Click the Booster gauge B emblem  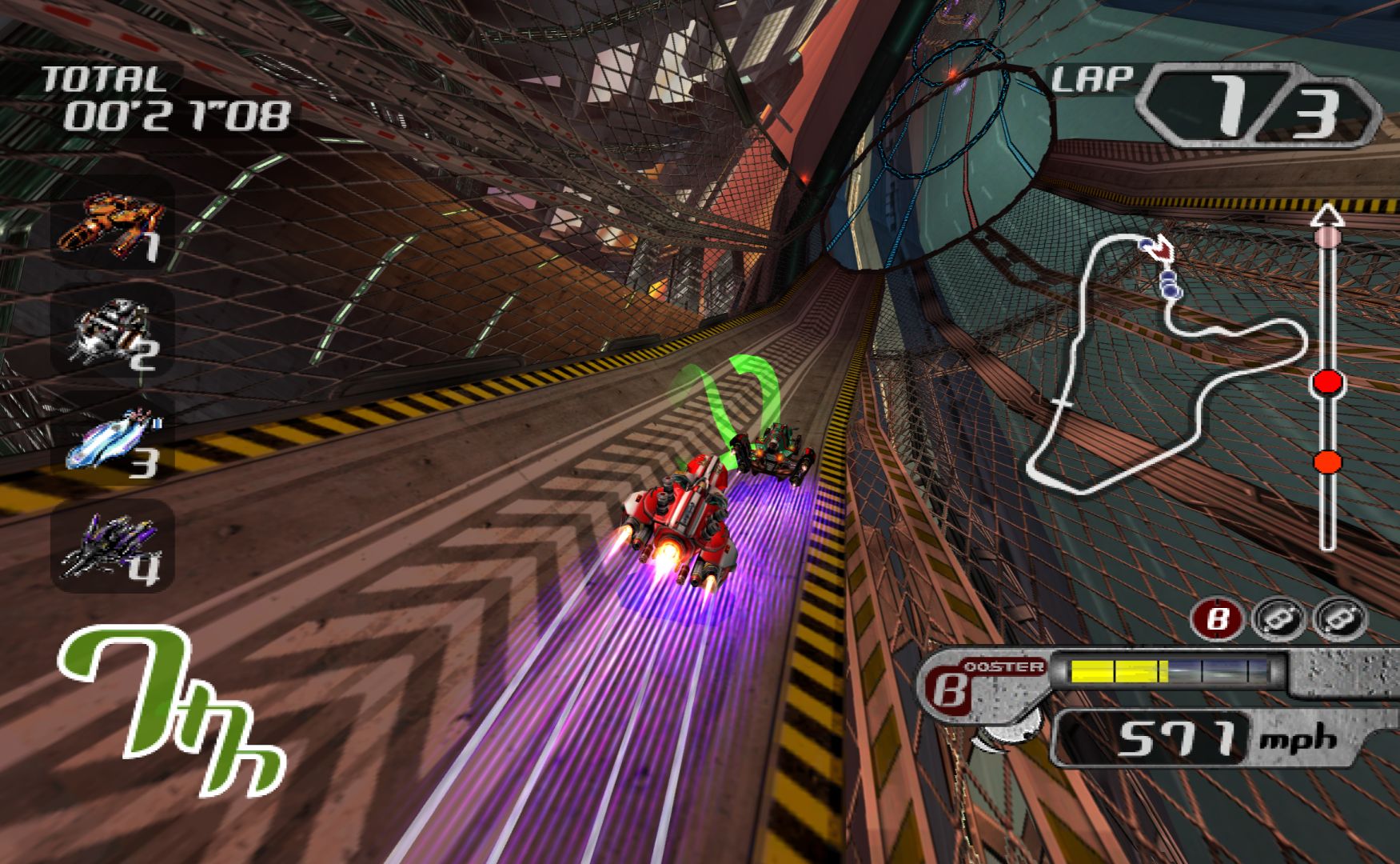pyautogui.click(x=949, y=689)
